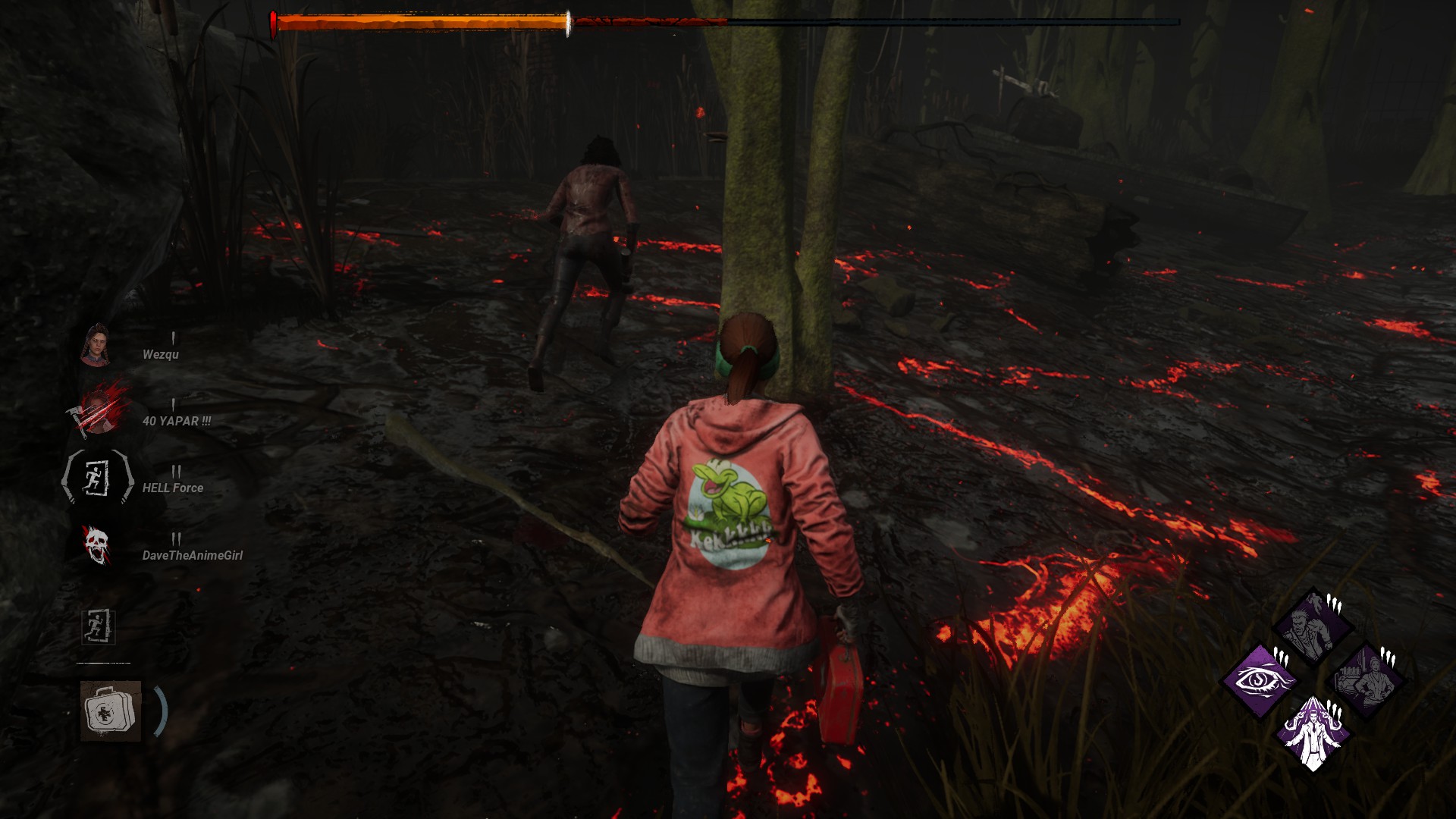The image size is (1456, 819).
Task: Select HELL Force's escaped status icon
Action: pos(97,478)
